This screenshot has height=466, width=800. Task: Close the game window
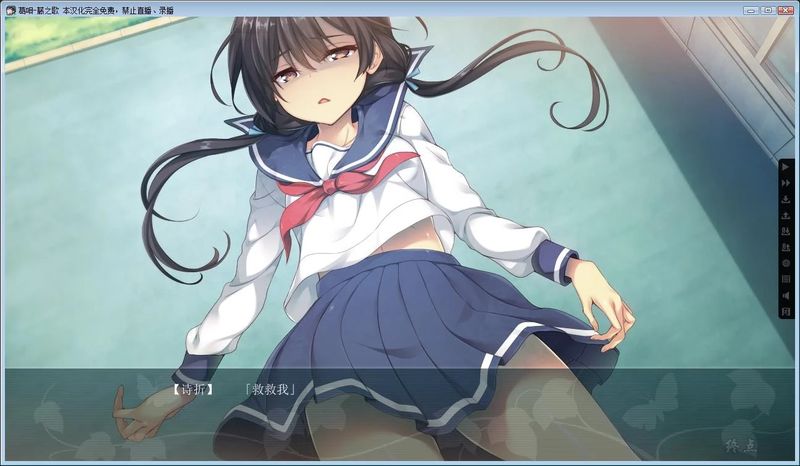[785, 10]
